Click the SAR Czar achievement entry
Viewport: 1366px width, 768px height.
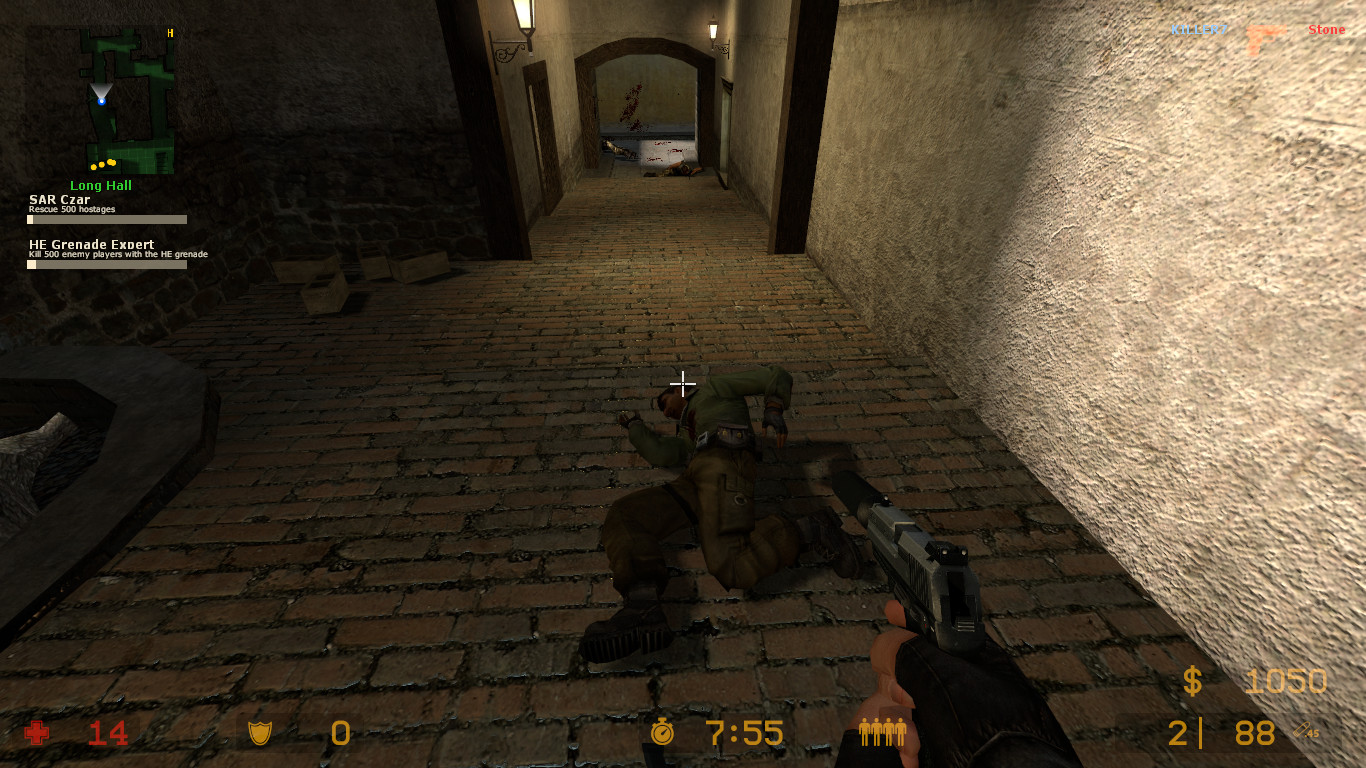(58, 199)
